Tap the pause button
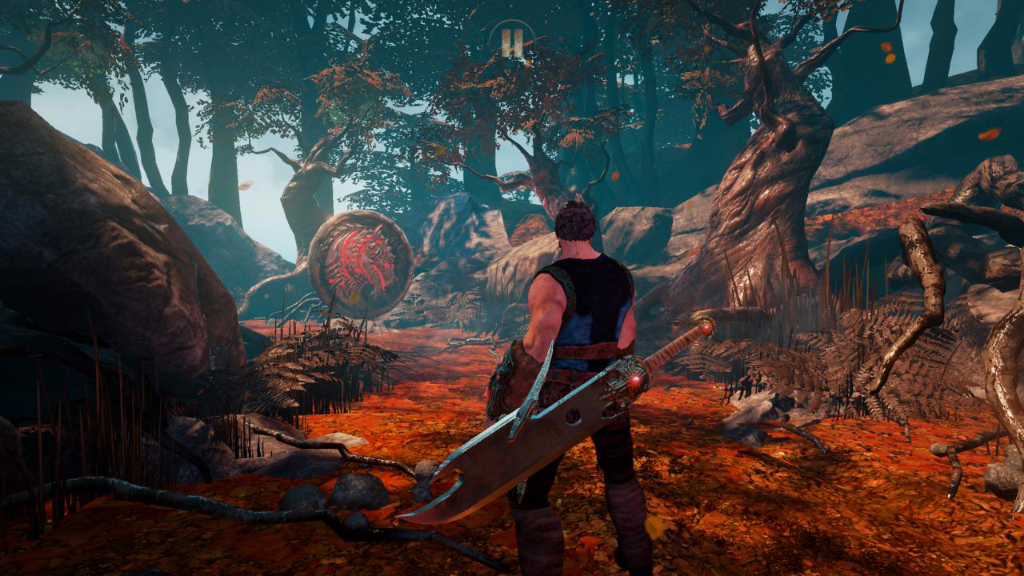The image size is (1024, 576). (512, 42)
